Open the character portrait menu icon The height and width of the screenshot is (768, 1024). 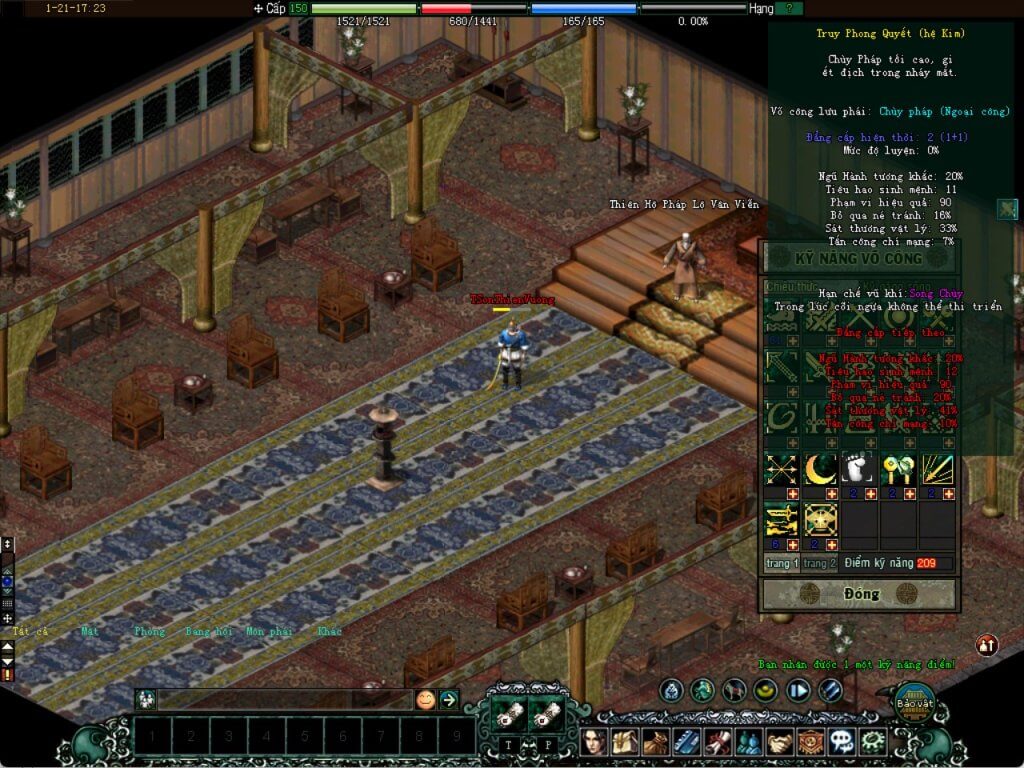pos(596,742)
